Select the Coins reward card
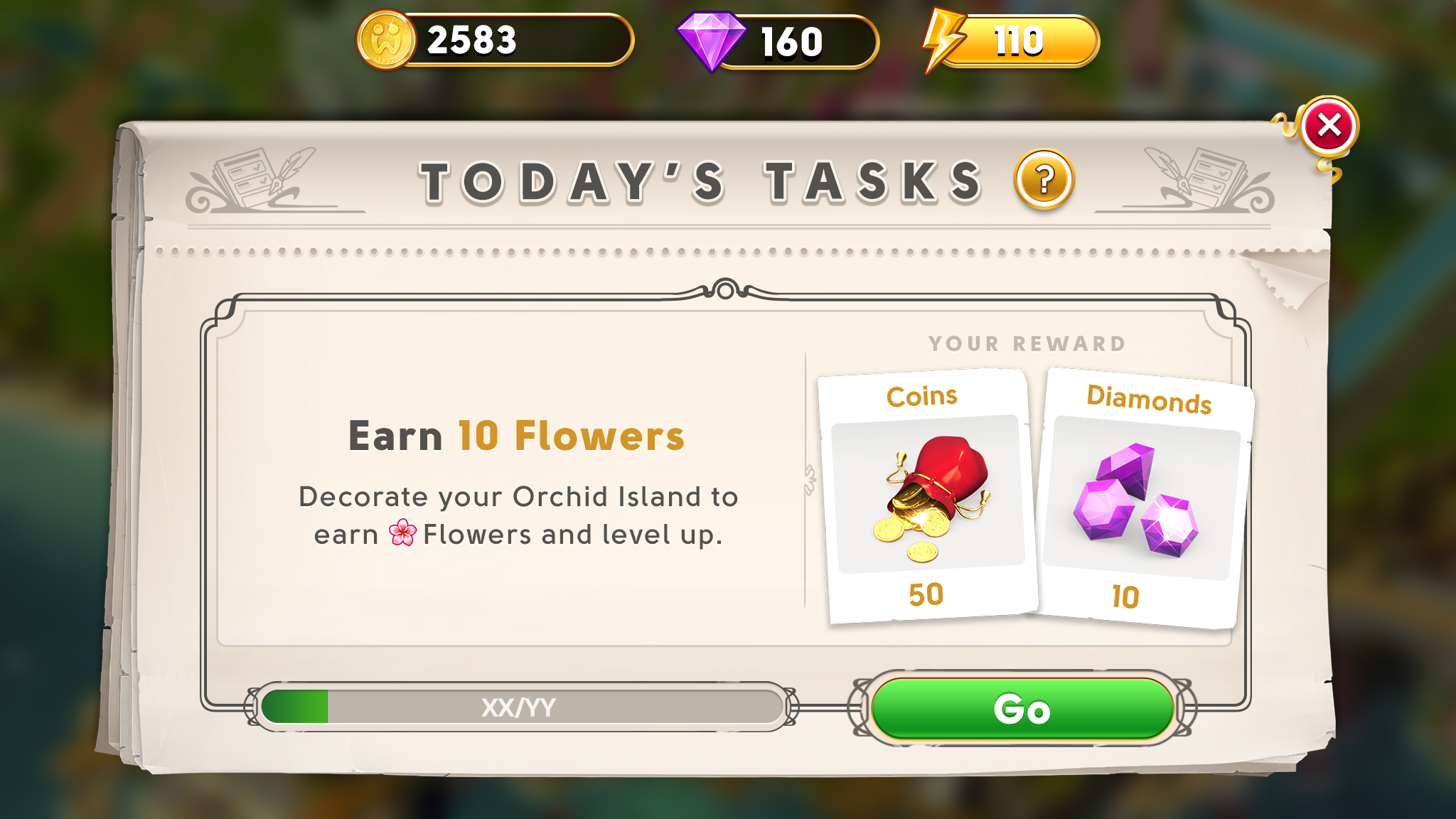This screenshot has height=819, width=1456. (x=927, y=496)
